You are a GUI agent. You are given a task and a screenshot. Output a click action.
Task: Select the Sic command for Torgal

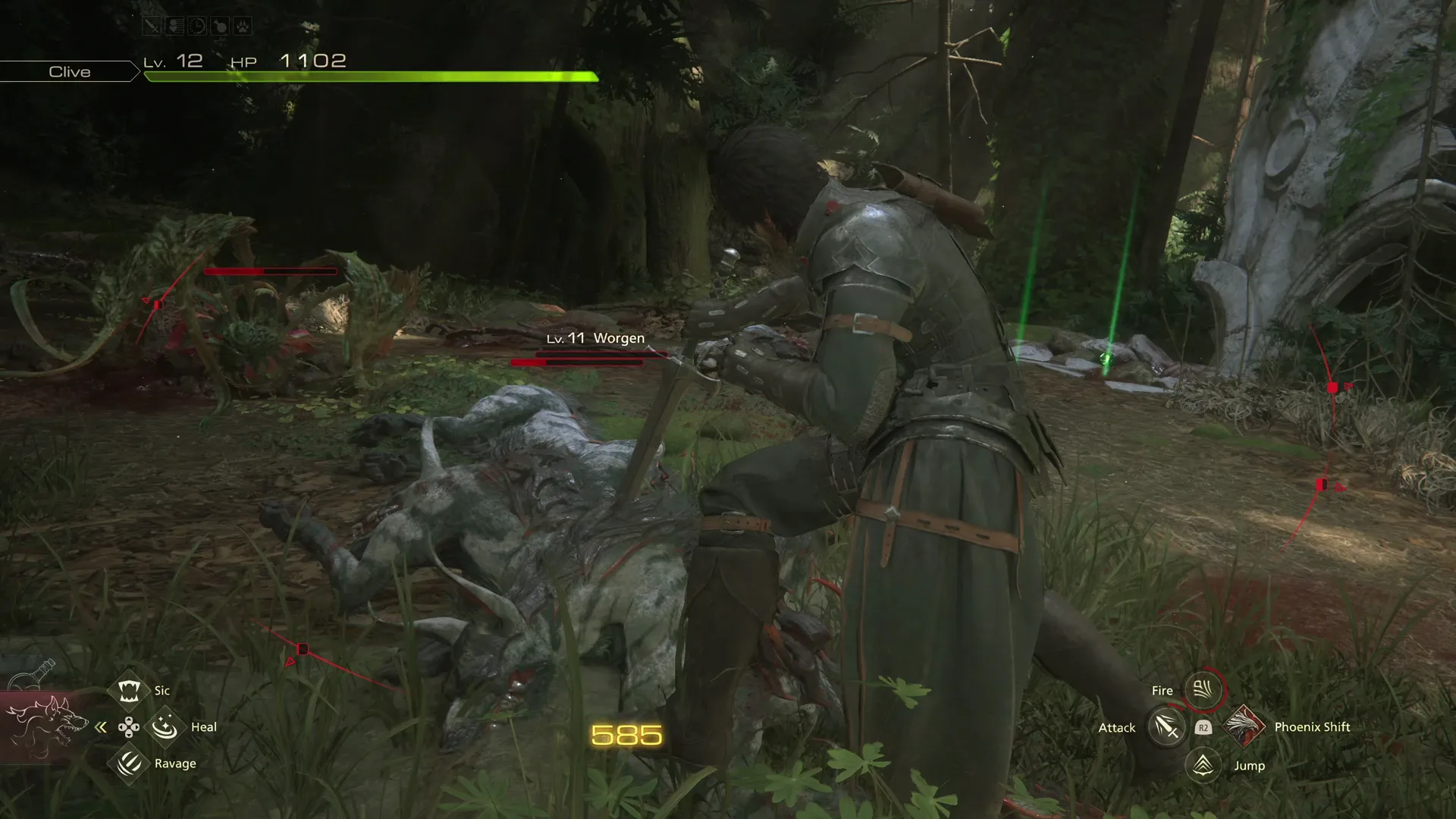point(129,690)
